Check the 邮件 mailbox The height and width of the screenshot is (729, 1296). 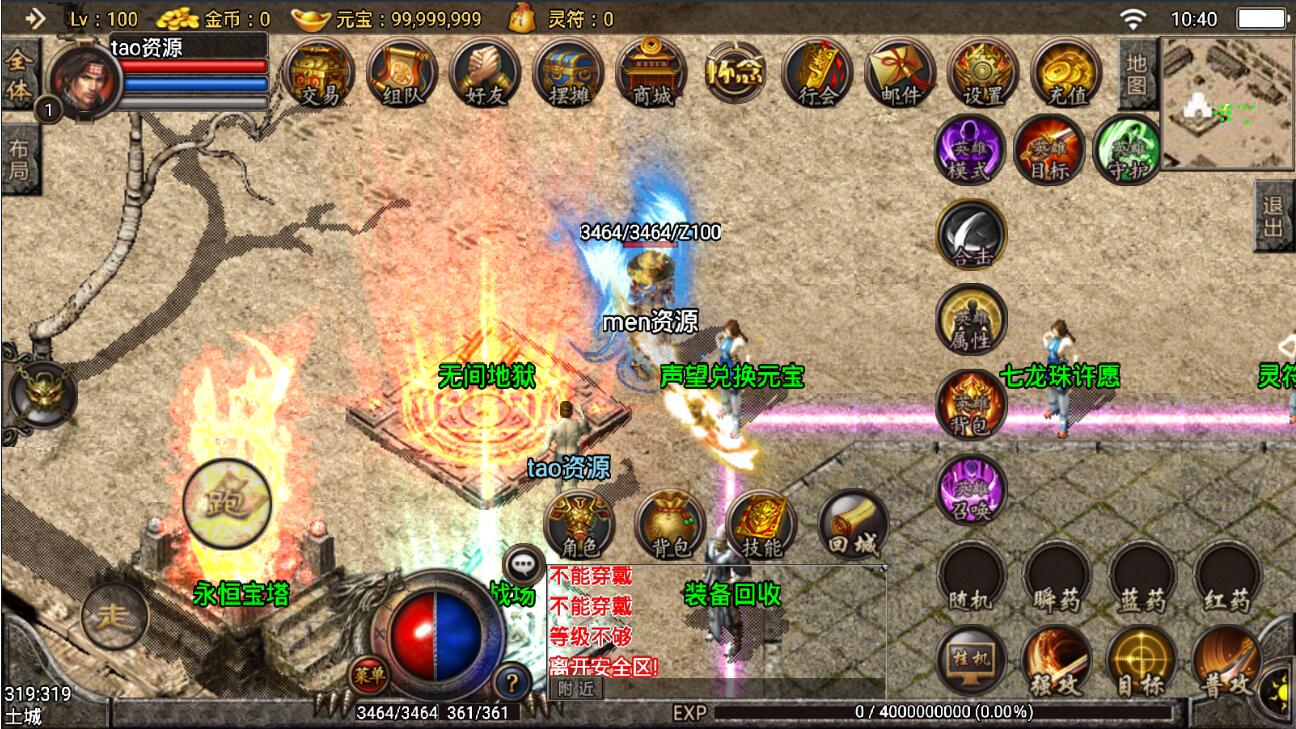pyautogui.click(x=900, y=72)
